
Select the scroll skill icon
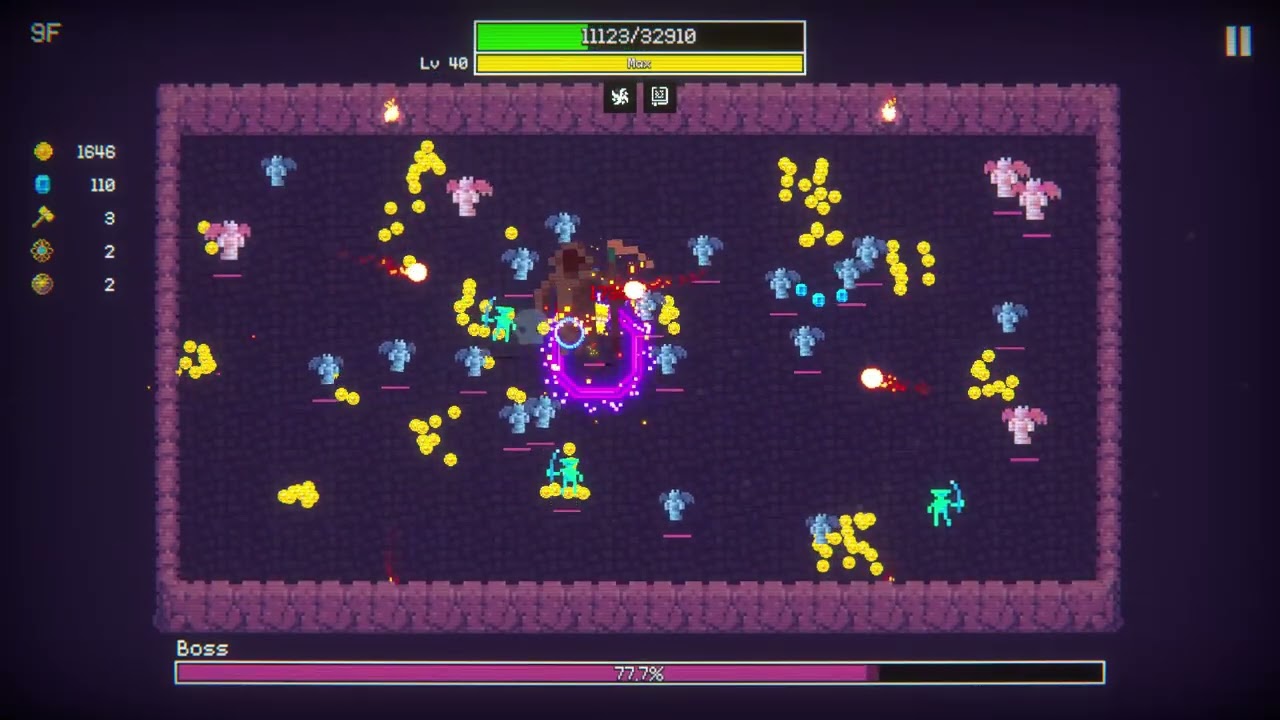(x=660, y=97)
